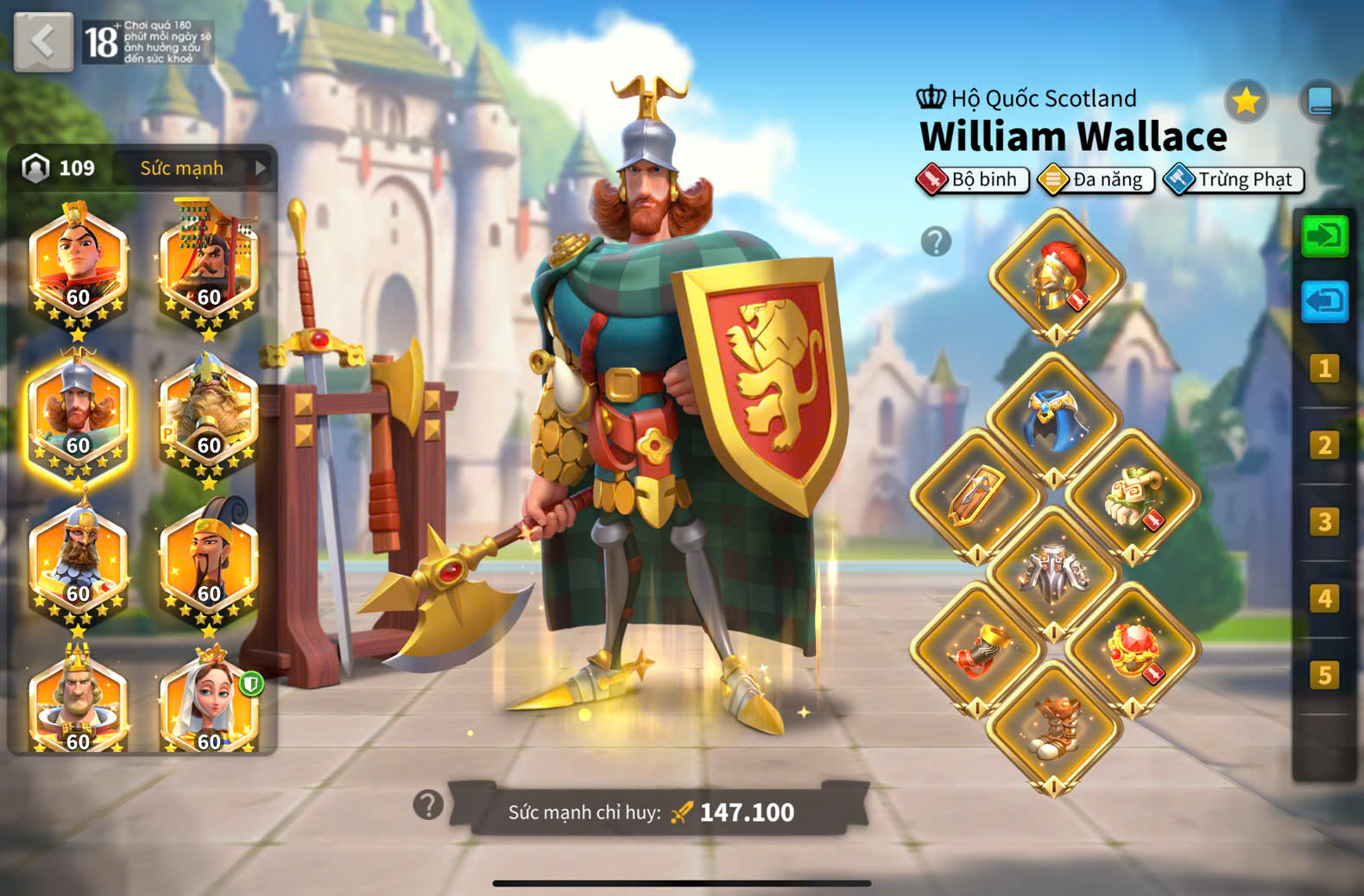Click the green import arrow button
This screenshot has width=1364, height=896.
[1324, 236]
